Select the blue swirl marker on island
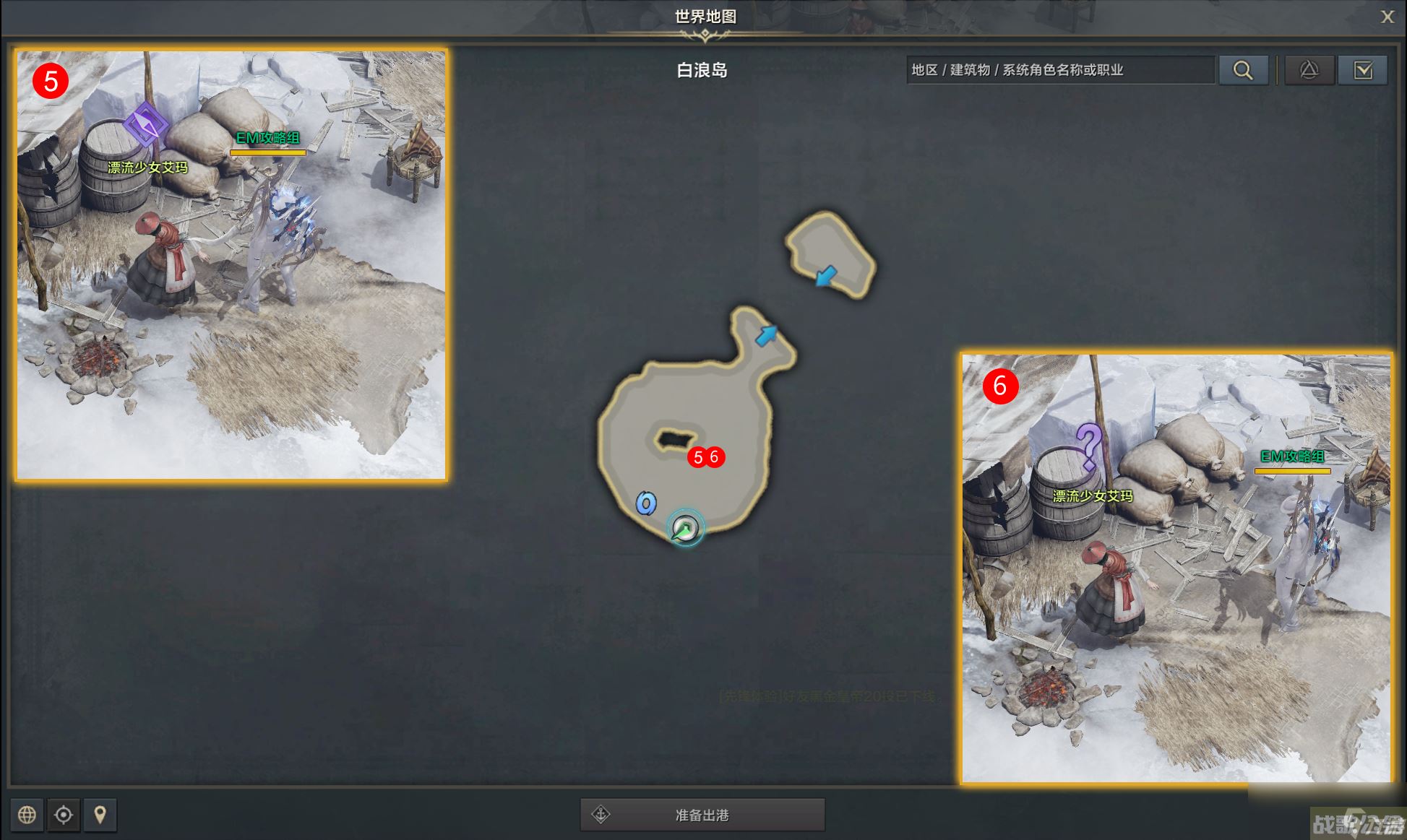This screenshot has height=840, width=1407. [x=646, y=503]
